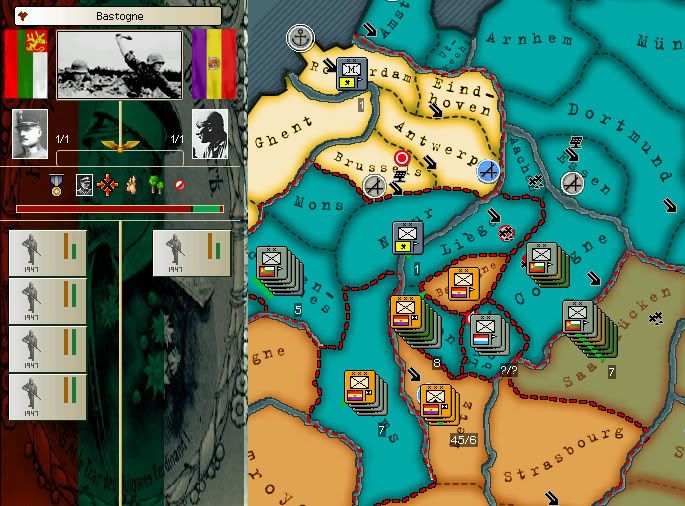
Task: Select the Spanish unit counter in Bastogne
Action: pos(463,284)
